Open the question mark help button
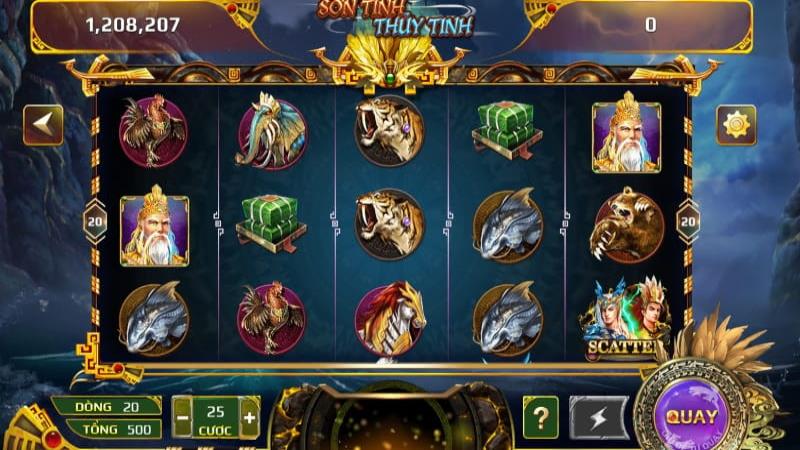800x450 pixels. click(540, 416)
